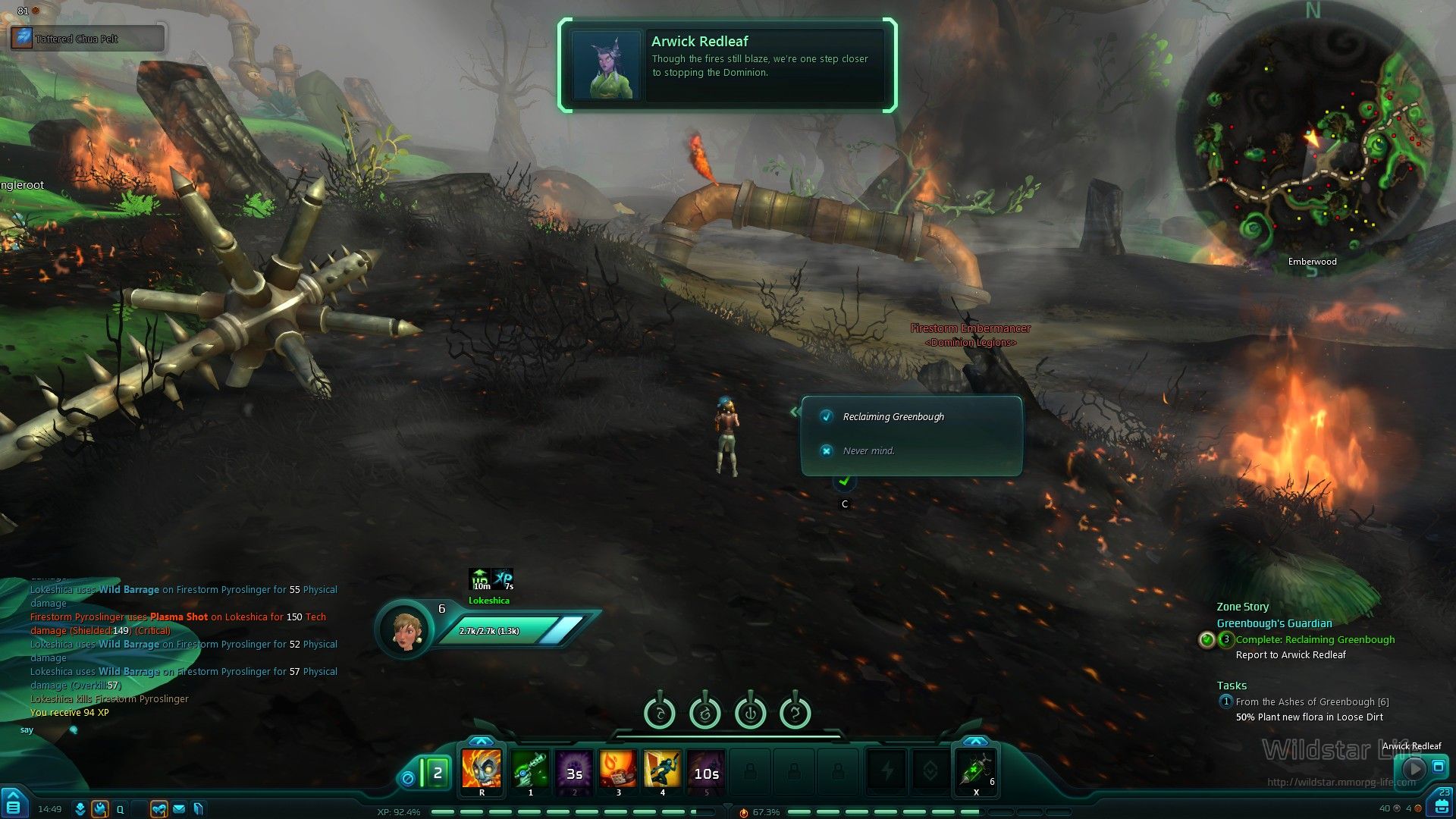This screenshot has width=1456, height=819.
Task: Choose the Reclaiming Greenbough dialogue option
Action: coord(893,417)
